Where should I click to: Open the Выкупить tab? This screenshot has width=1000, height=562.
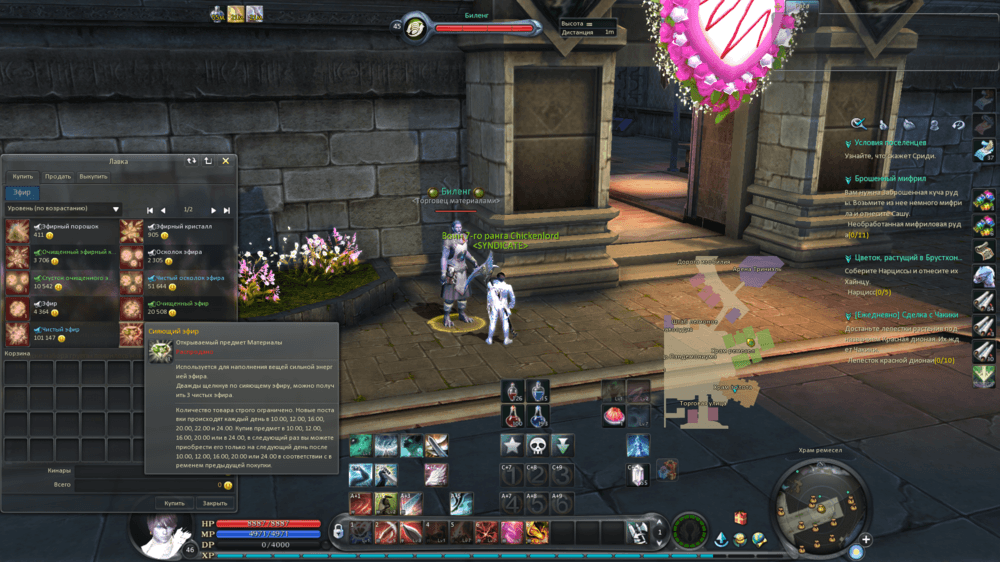tap(94, 176)
